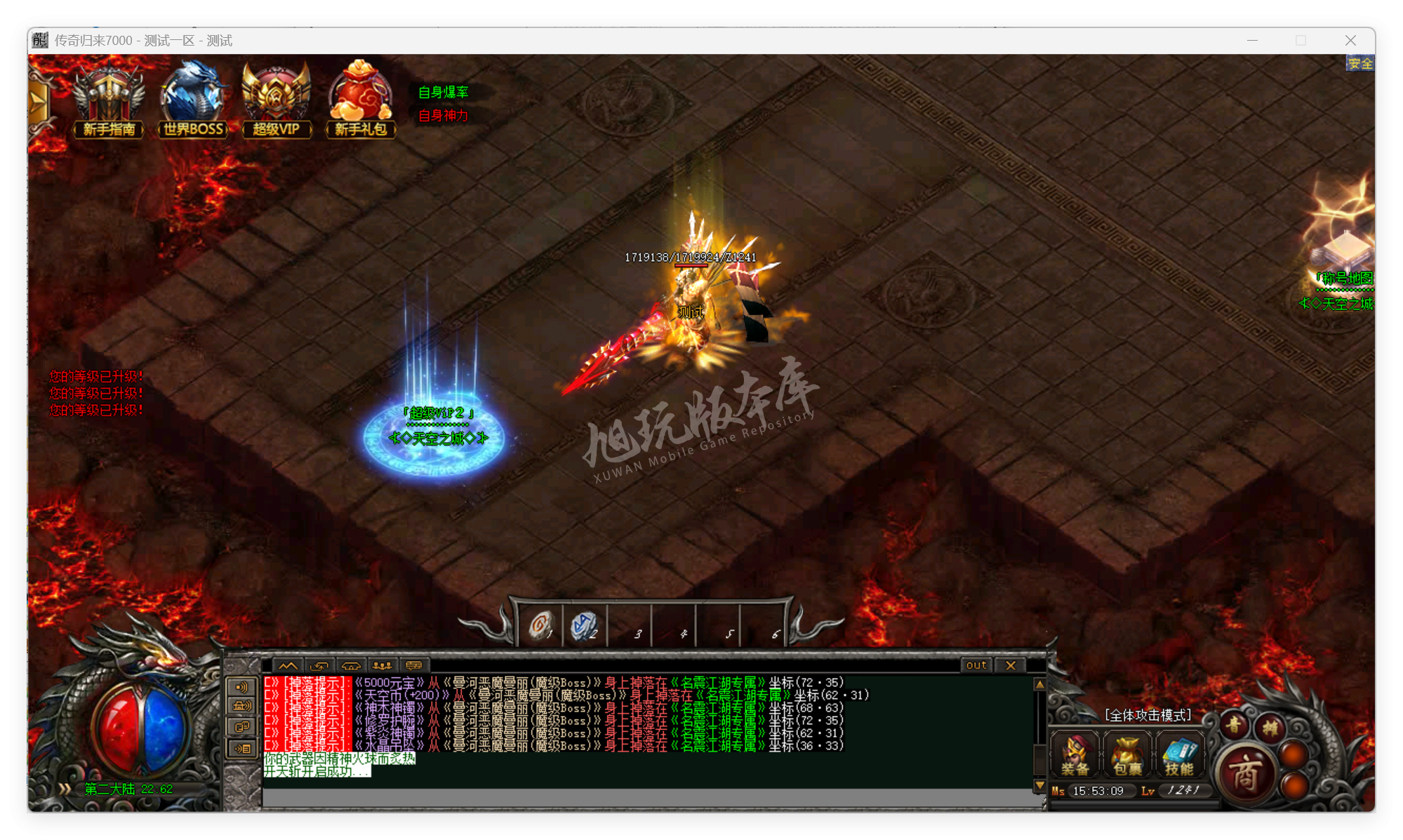
Task: Select the skill in hotbar slot 2
Action: point(585,624)
